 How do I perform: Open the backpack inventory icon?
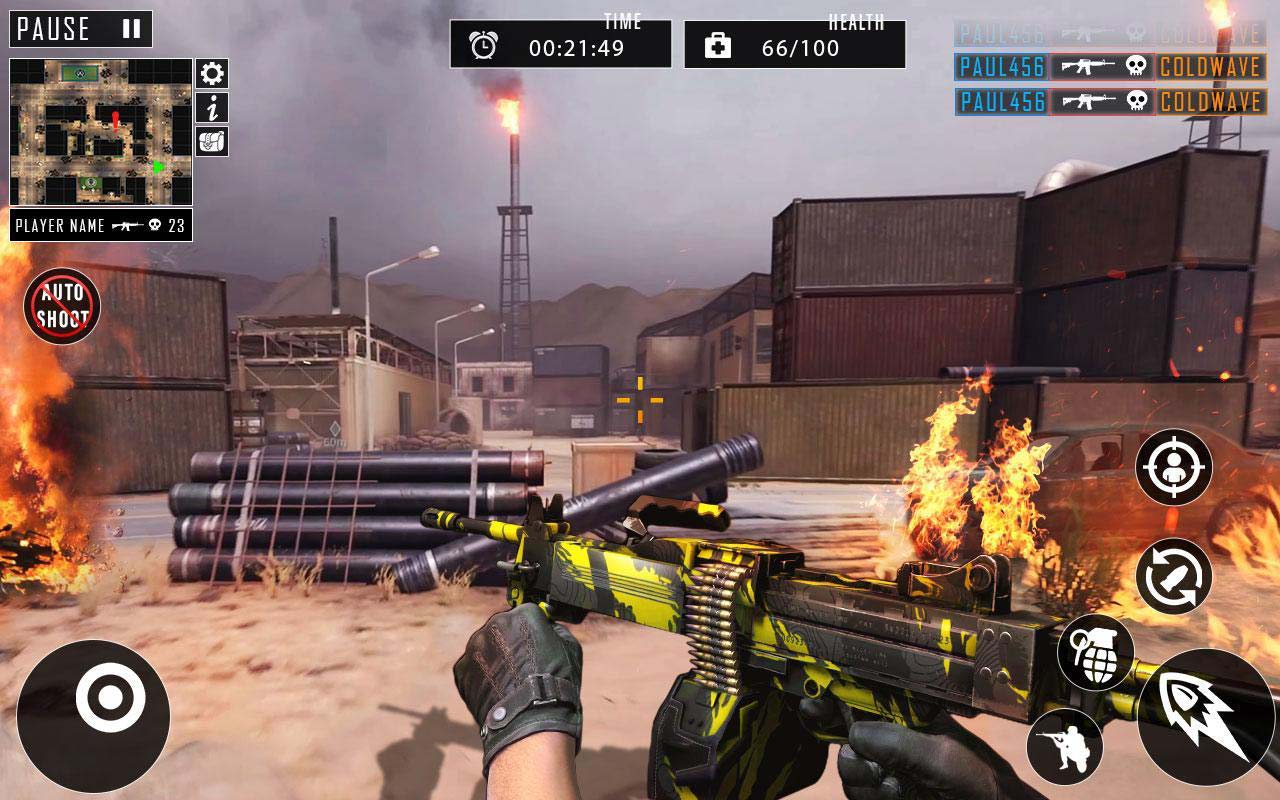tap(211, 141)
